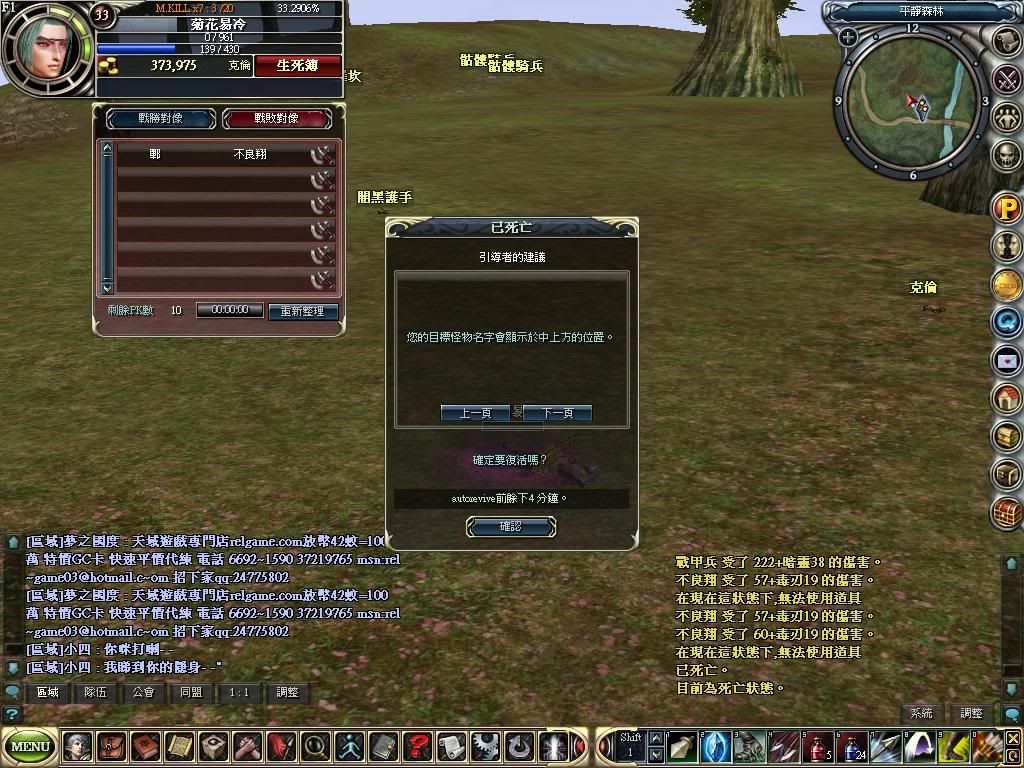Open the 1:1 whisper chat tab
The height and width of the screenshot is (768, 1024).
click(x=239, y=692)
